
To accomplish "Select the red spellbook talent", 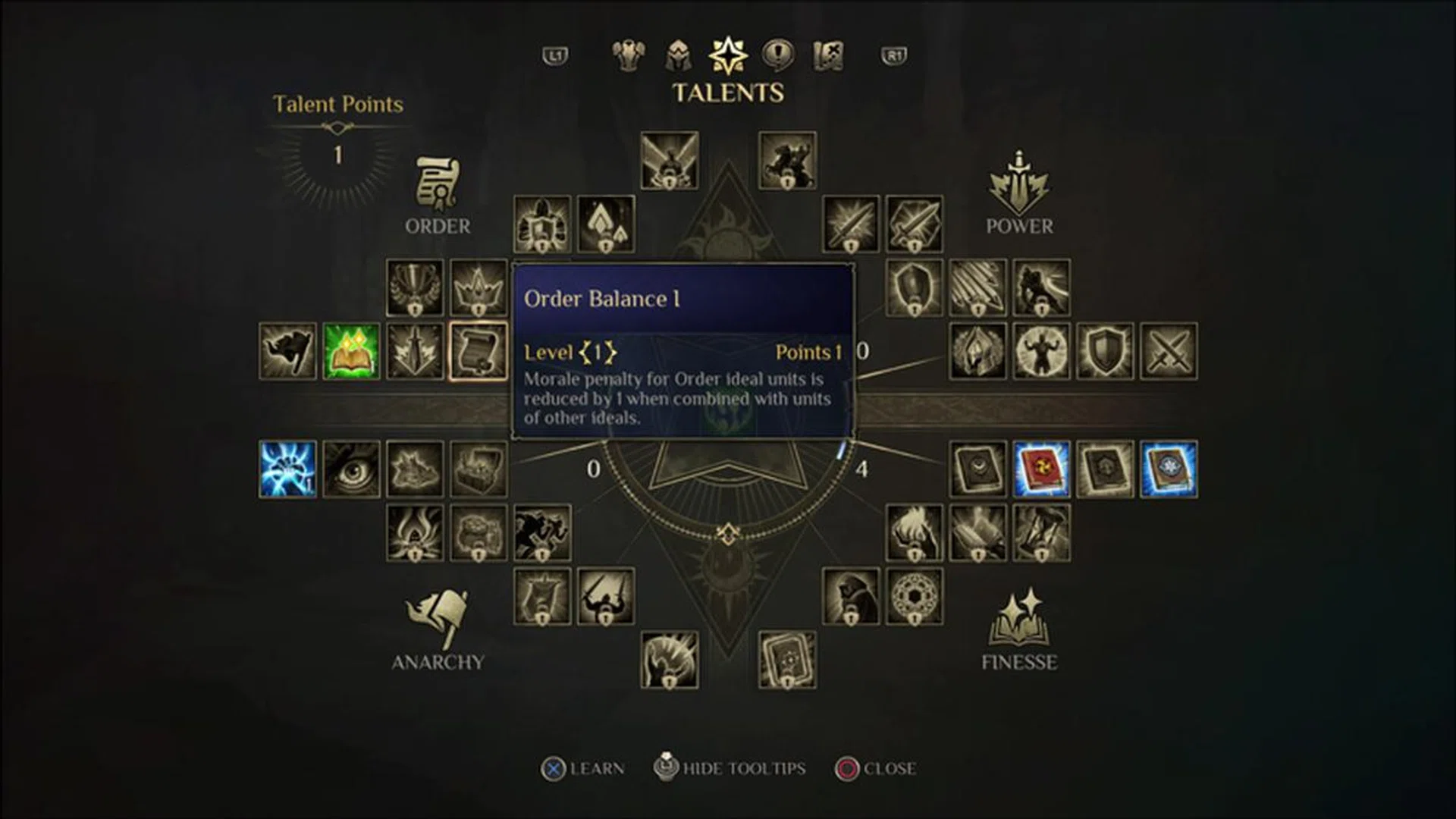I will [x=1041, y=469].
